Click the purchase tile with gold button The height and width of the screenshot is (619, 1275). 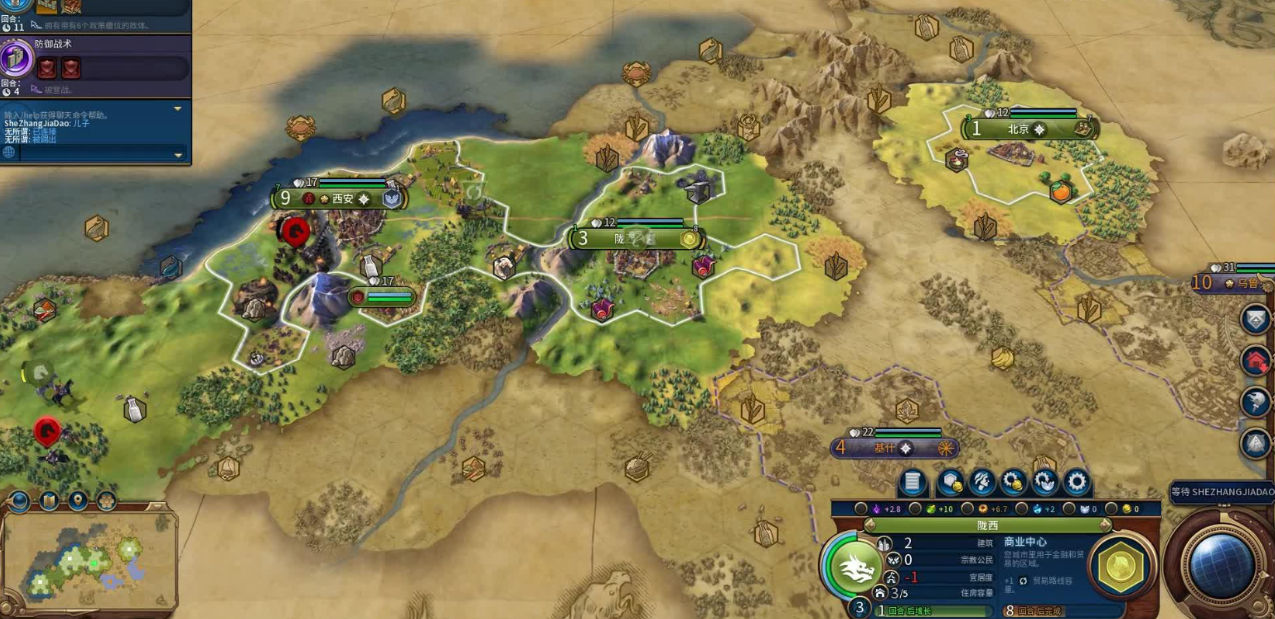[950, 483]
